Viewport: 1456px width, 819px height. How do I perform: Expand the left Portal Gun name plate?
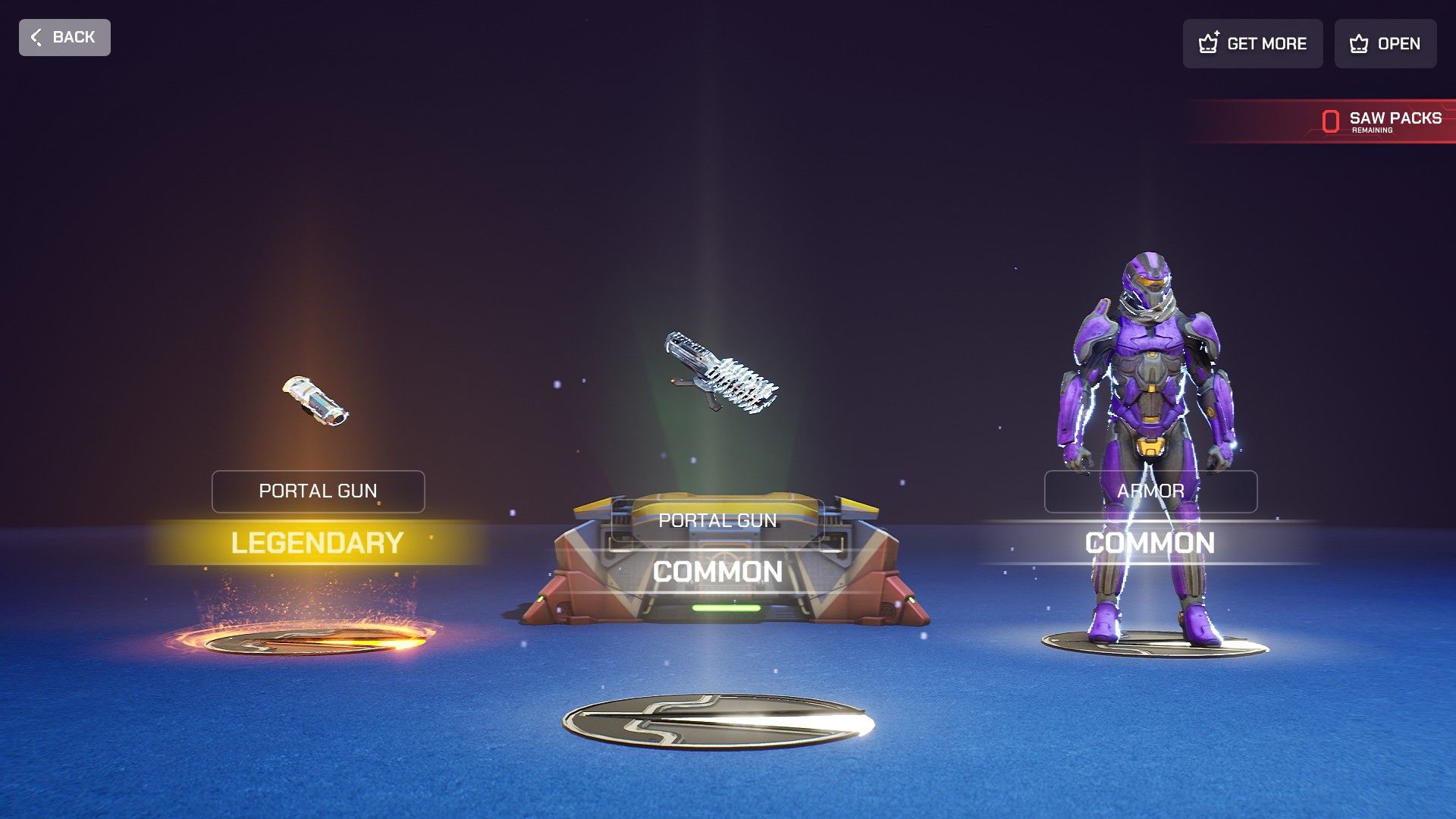[318, 491]
